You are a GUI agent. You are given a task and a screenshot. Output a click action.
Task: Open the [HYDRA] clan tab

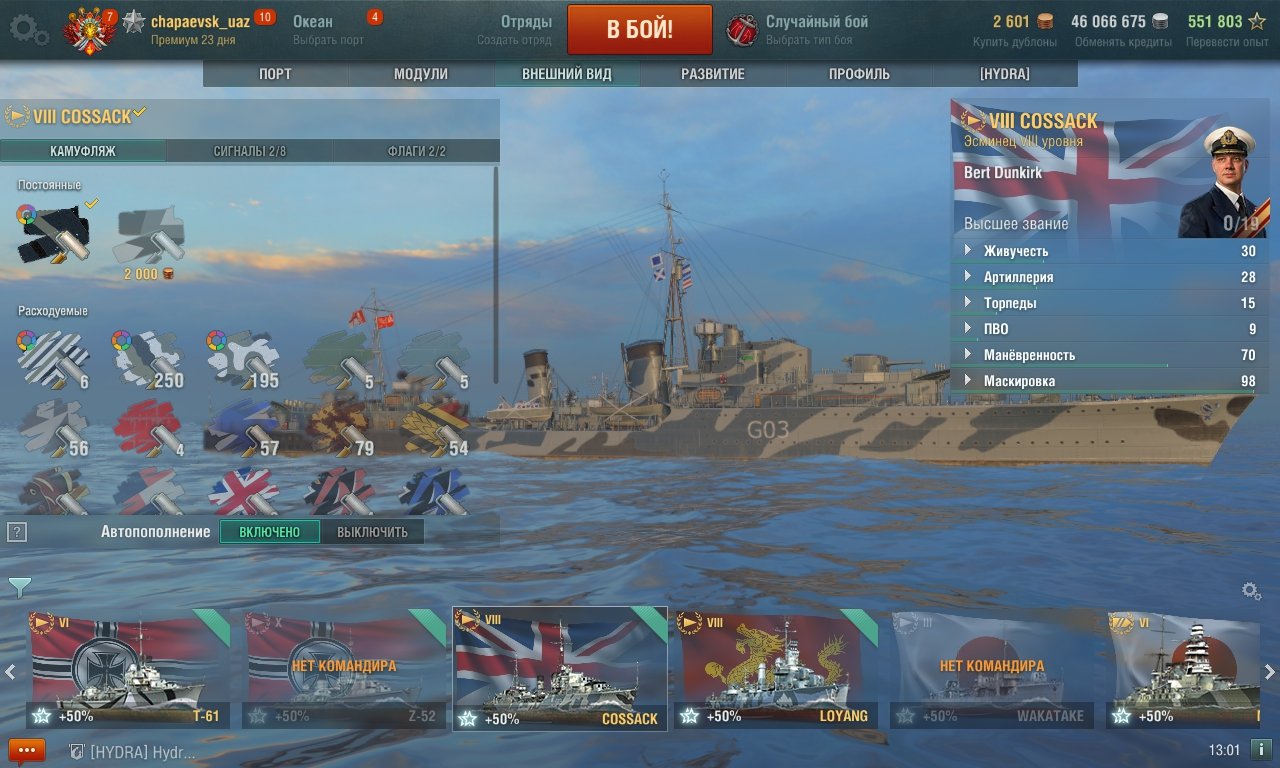pos(1004,74)
